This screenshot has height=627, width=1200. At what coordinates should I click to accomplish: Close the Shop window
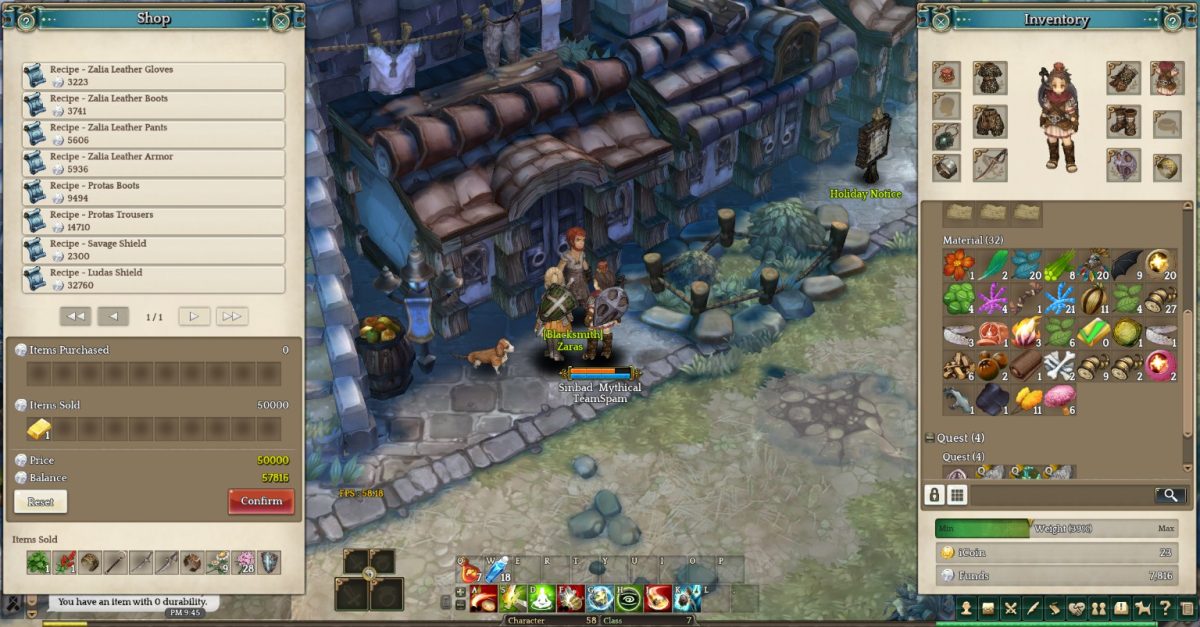click(x=282, y=20)
